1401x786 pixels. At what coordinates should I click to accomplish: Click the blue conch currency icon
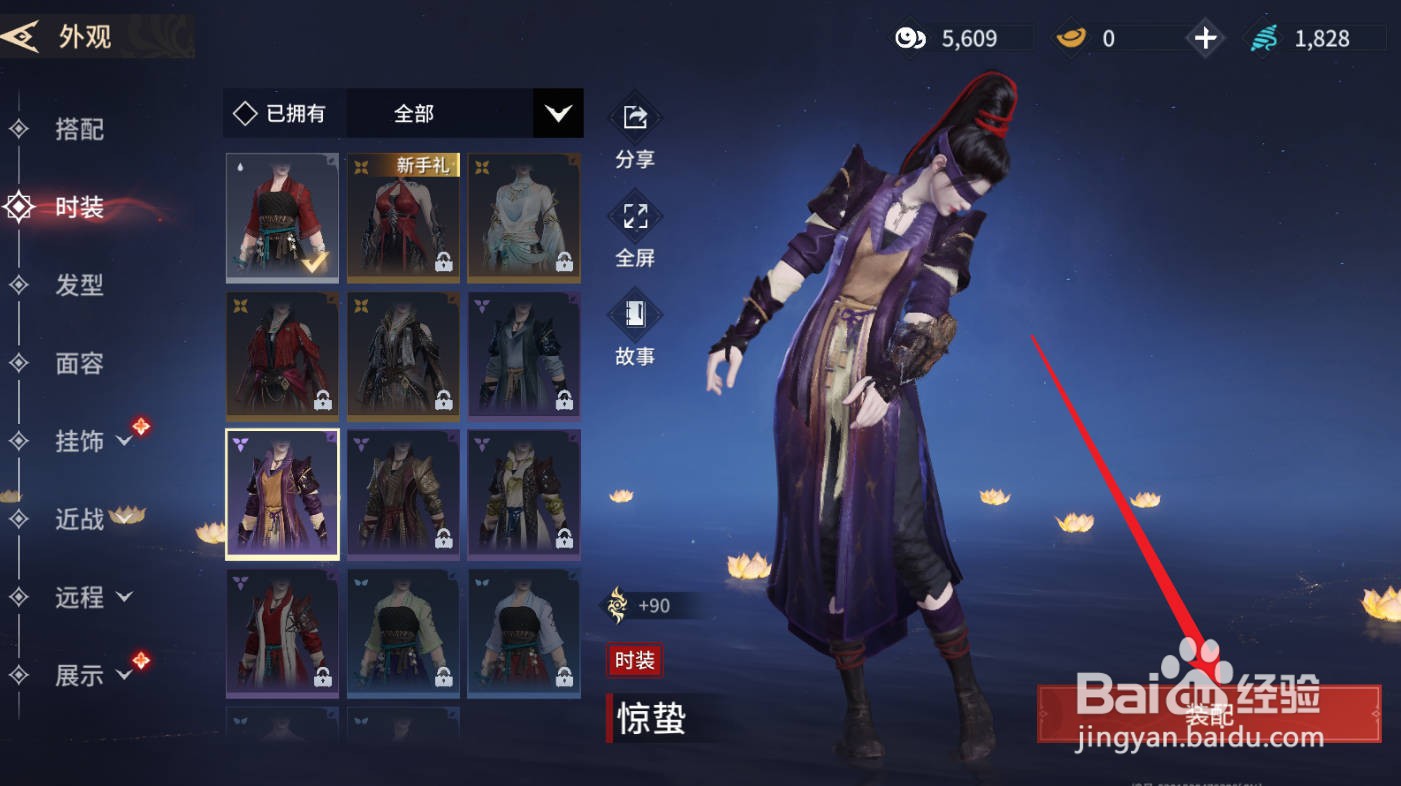[x=1262, y=38]
